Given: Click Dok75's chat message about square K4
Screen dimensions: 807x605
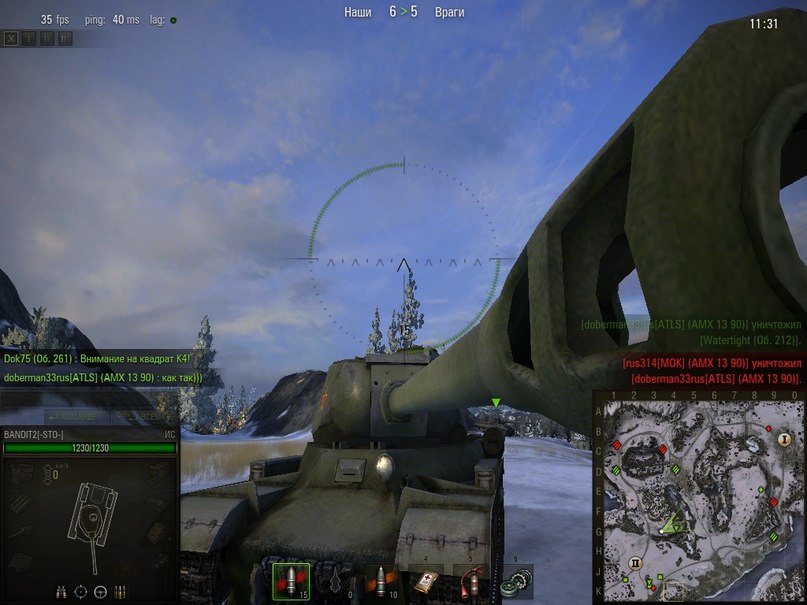Looking at the screenshot, I should point(96,358).
